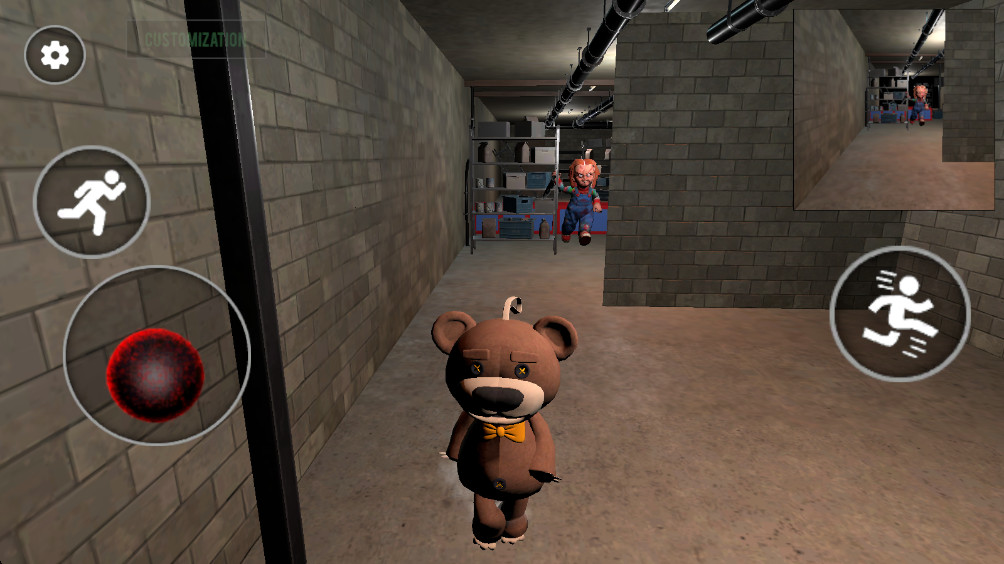
Task: Toggle the running man button
Action: pyautogui.click(x=91, y=202)
